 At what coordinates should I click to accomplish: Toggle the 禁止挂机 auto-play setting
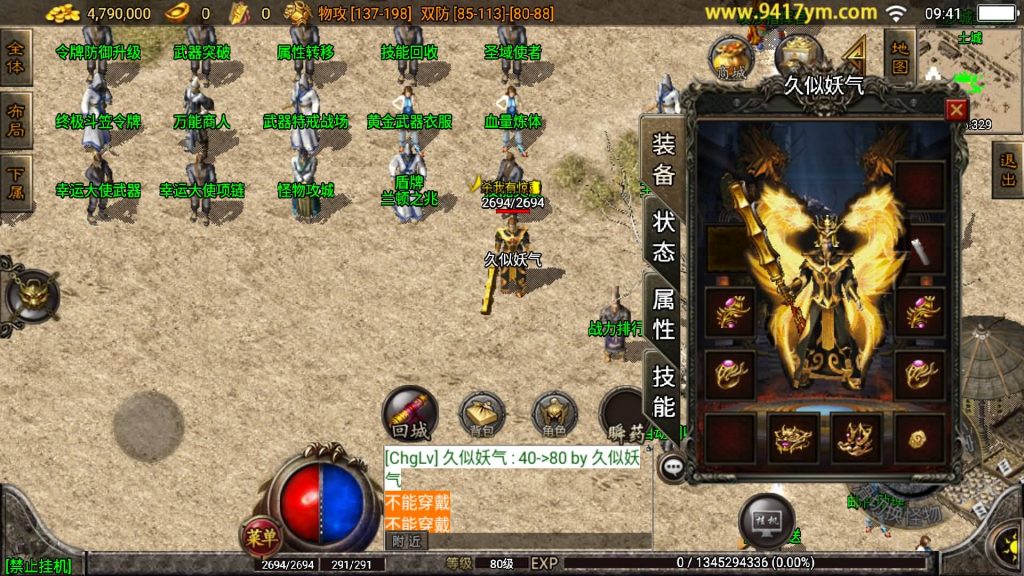(38, 566)
